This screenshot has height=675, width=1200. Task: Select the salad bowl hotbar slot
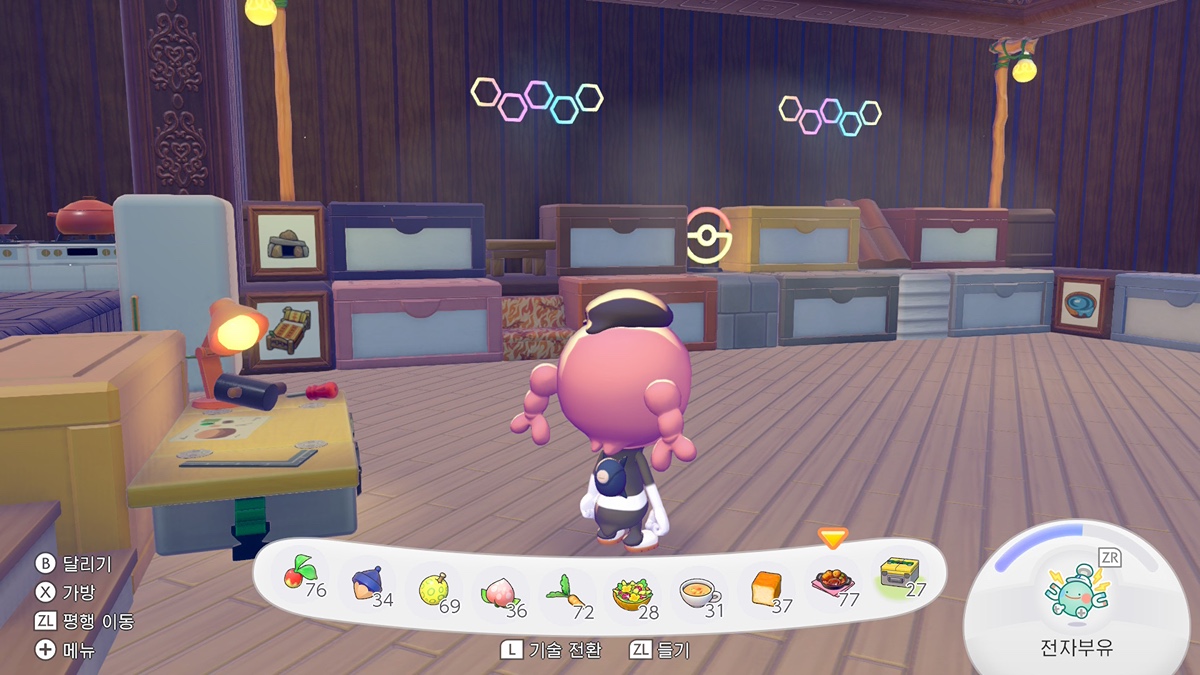(x=632, y=594)
